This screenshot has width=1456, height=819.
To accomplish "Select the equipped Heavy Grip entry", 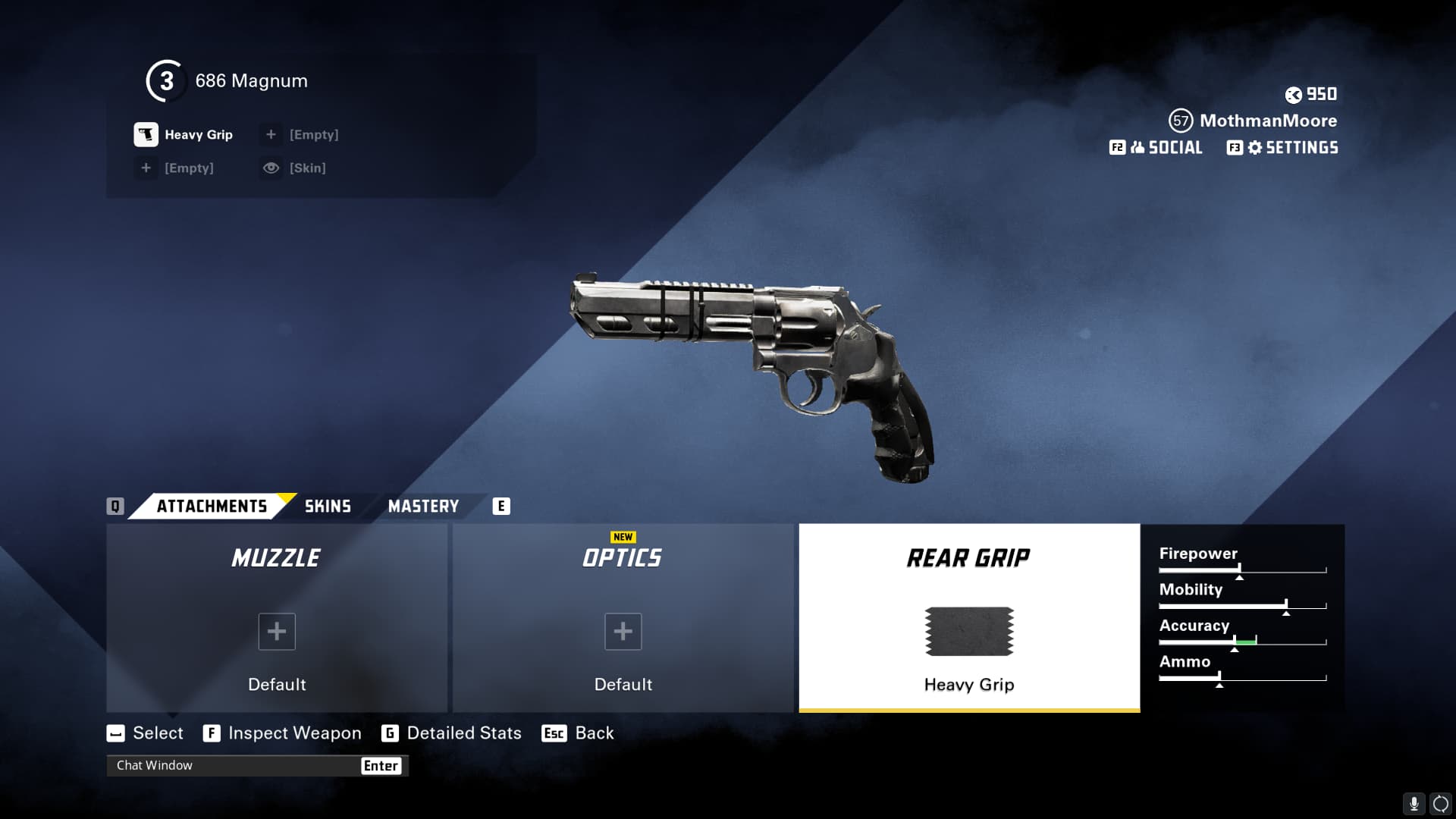I will pos(184,135).
